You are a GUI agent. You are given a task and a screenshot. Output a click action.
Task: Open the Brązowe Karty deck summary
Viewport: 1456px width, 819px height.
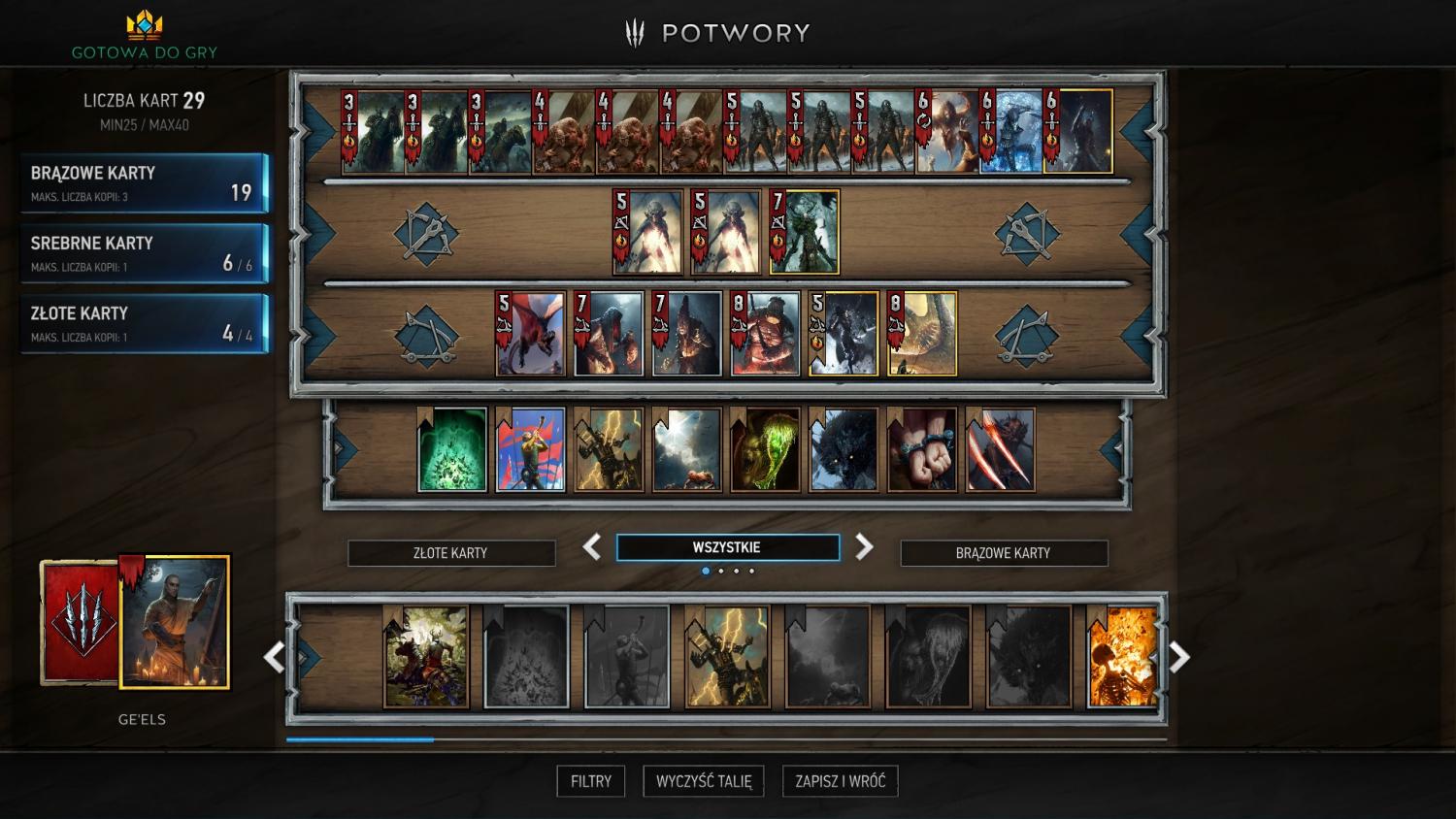pyautogui.click(x=144, y=182)
